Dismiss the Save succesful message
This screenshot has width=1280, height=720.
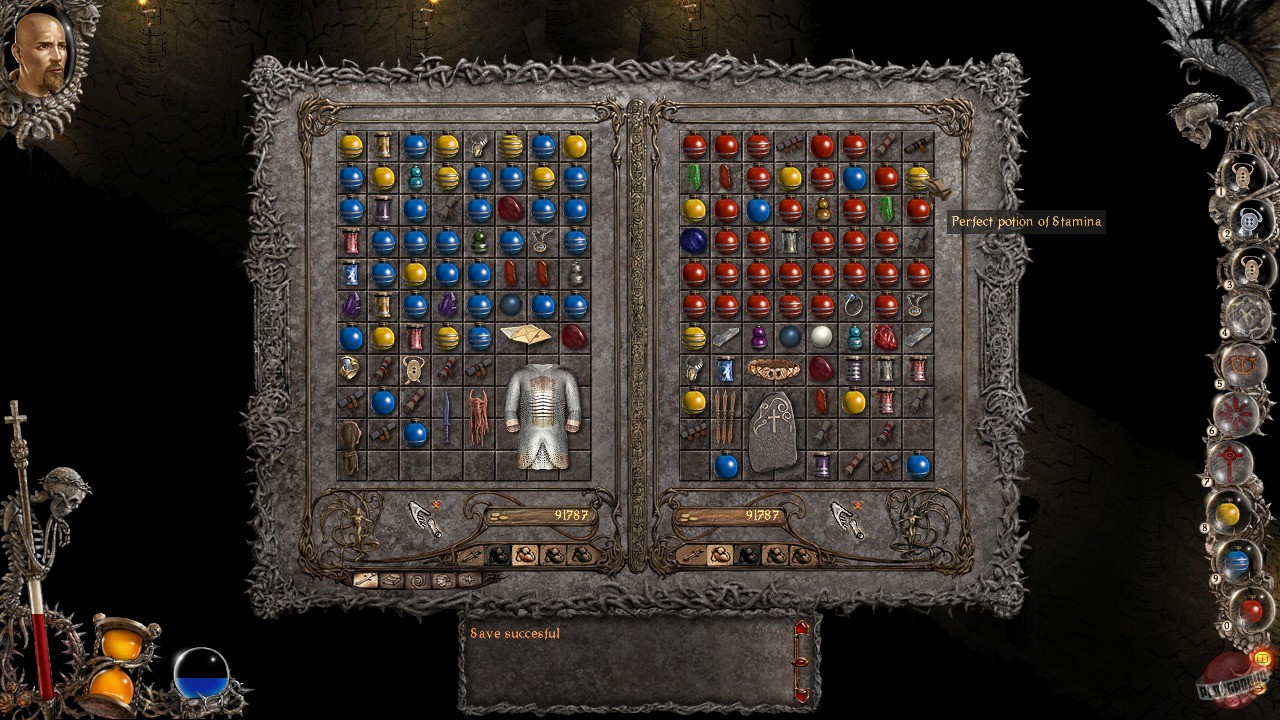(x=515, y=632)
